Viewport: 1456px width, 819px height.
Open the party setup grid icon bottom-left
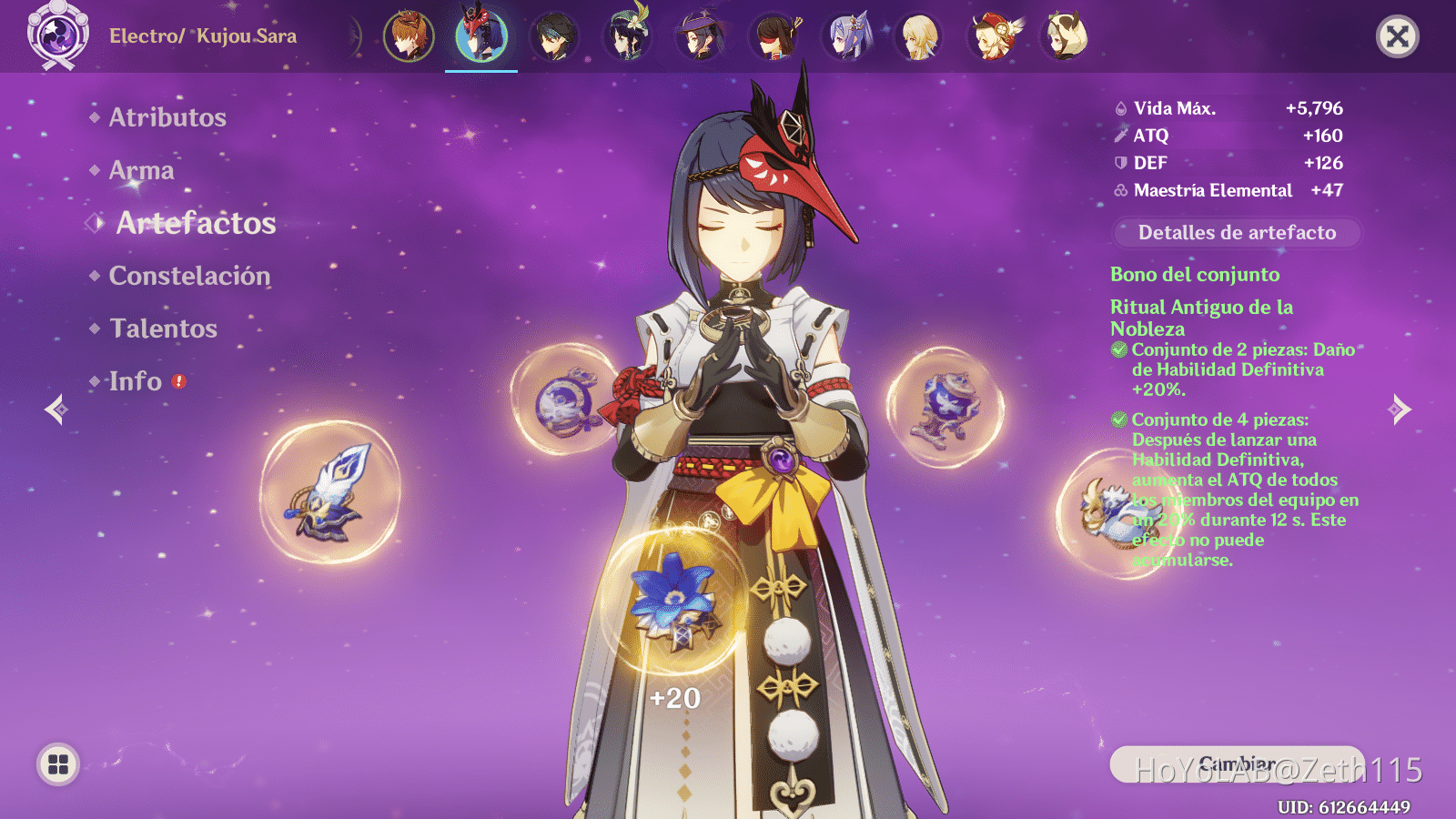pos(57,764)
